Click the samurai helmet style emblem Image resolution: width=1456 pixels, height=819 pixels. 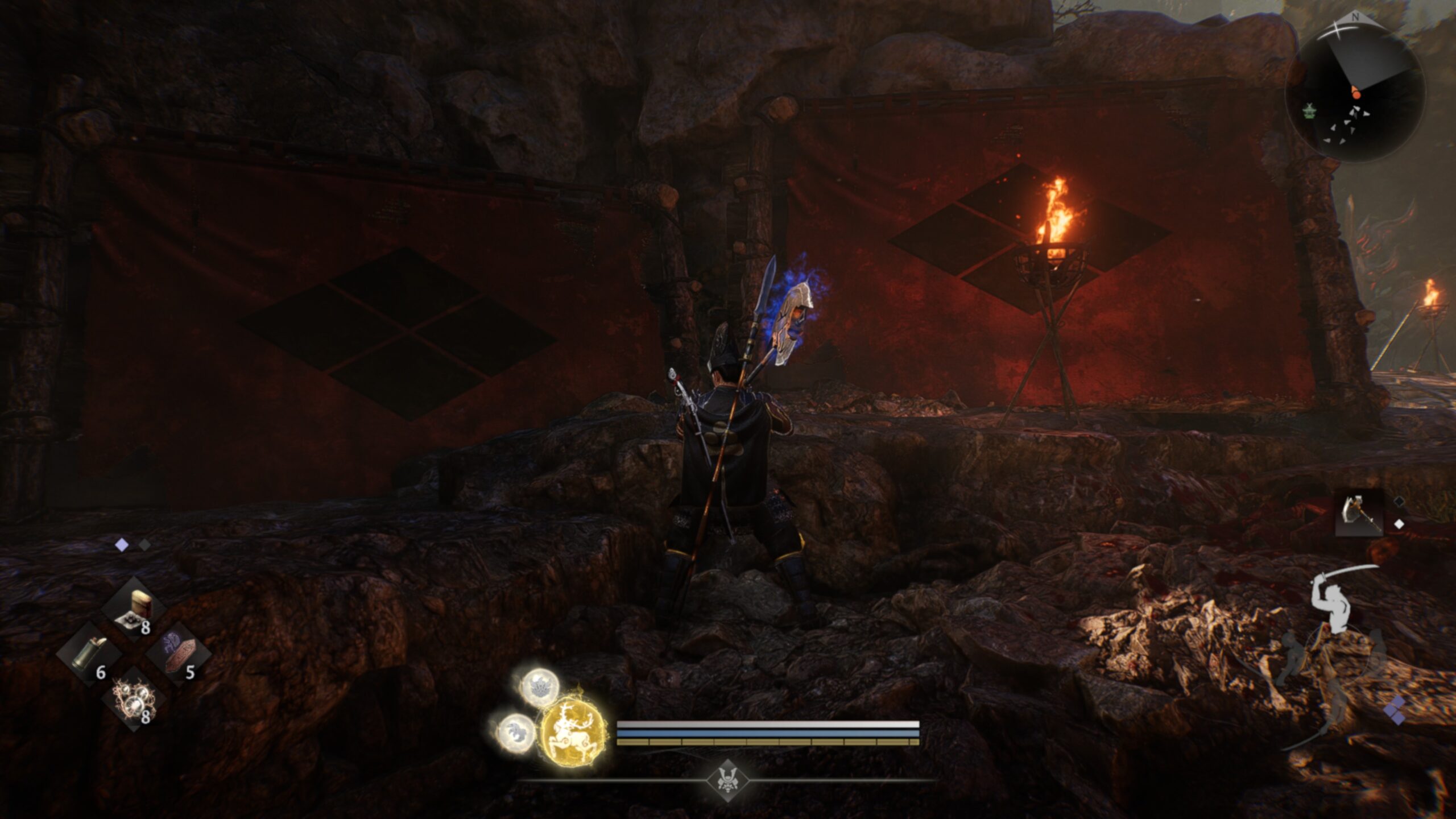[727, 780]
